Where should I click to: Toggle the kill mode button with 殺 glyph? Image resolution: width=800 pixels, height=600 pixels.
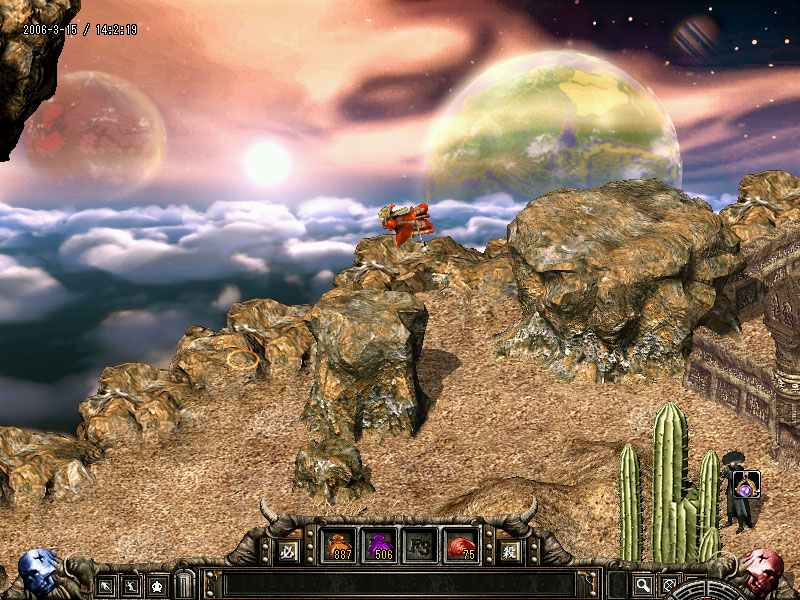click(x=509, y=550)
